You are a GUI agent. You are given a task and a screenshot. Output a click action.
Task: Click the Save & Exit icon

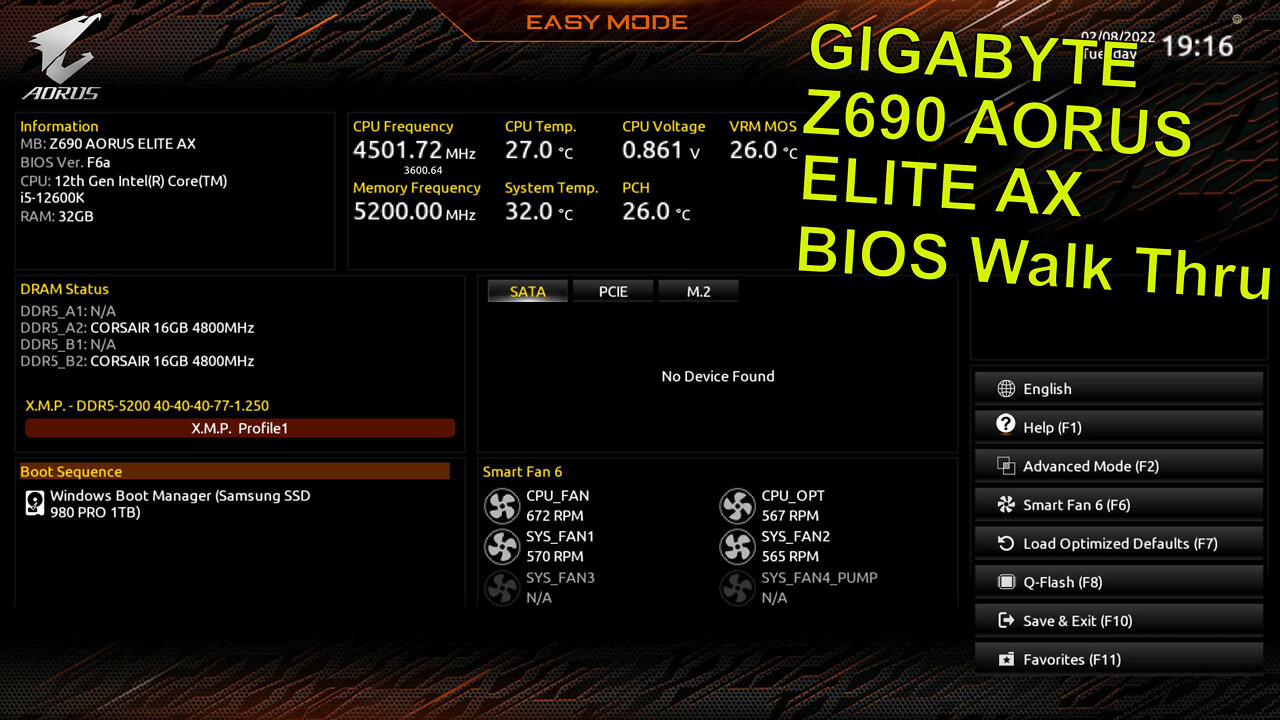pos(1005,620)
